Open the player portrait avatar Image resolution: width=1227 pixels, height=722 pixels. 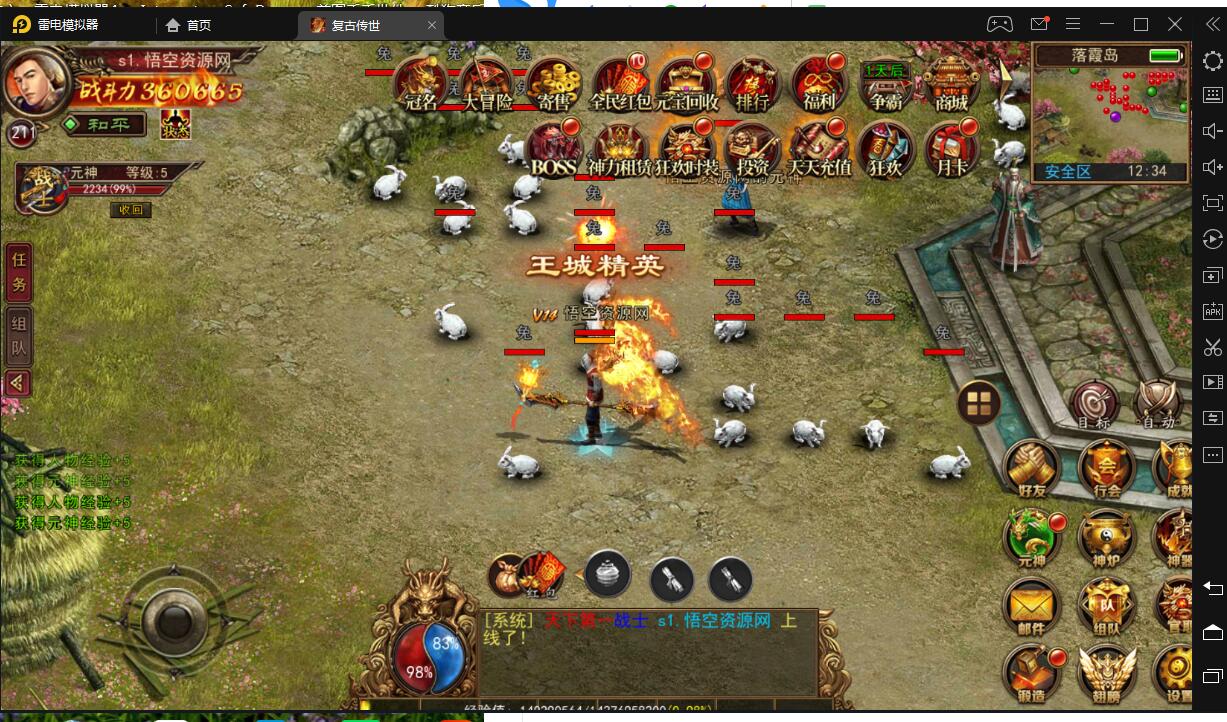click(x=36, y=82)
